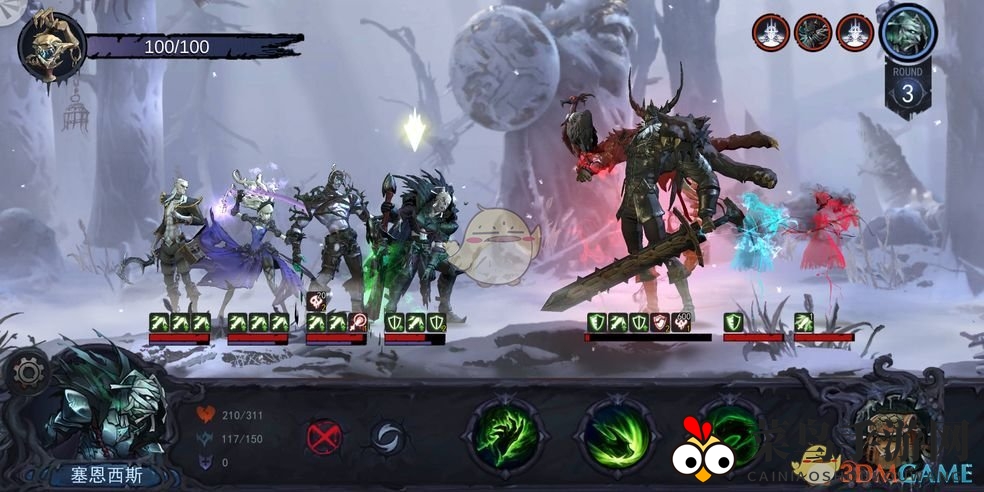Viewport: 984px width, 492px height.
Task: Use the green dragon claw skill
Action: pyautogui.click(x=503, y=435)
